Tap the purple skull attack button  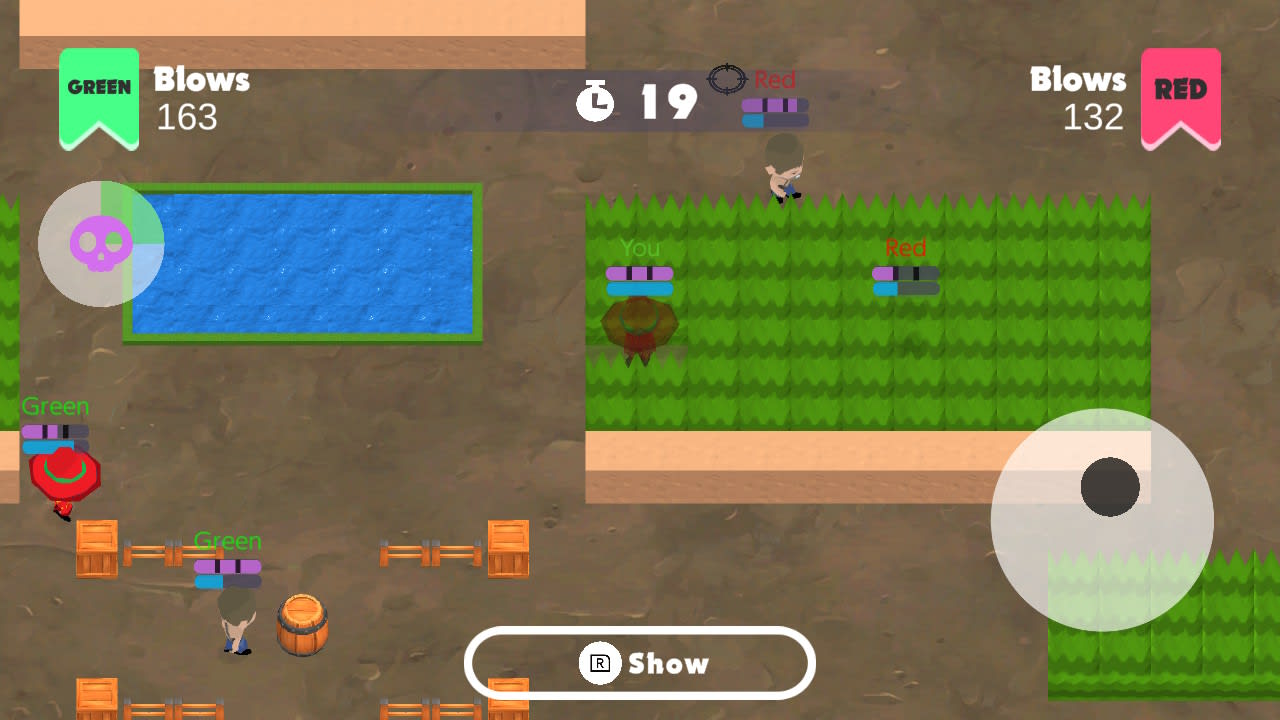coord(100,243)
